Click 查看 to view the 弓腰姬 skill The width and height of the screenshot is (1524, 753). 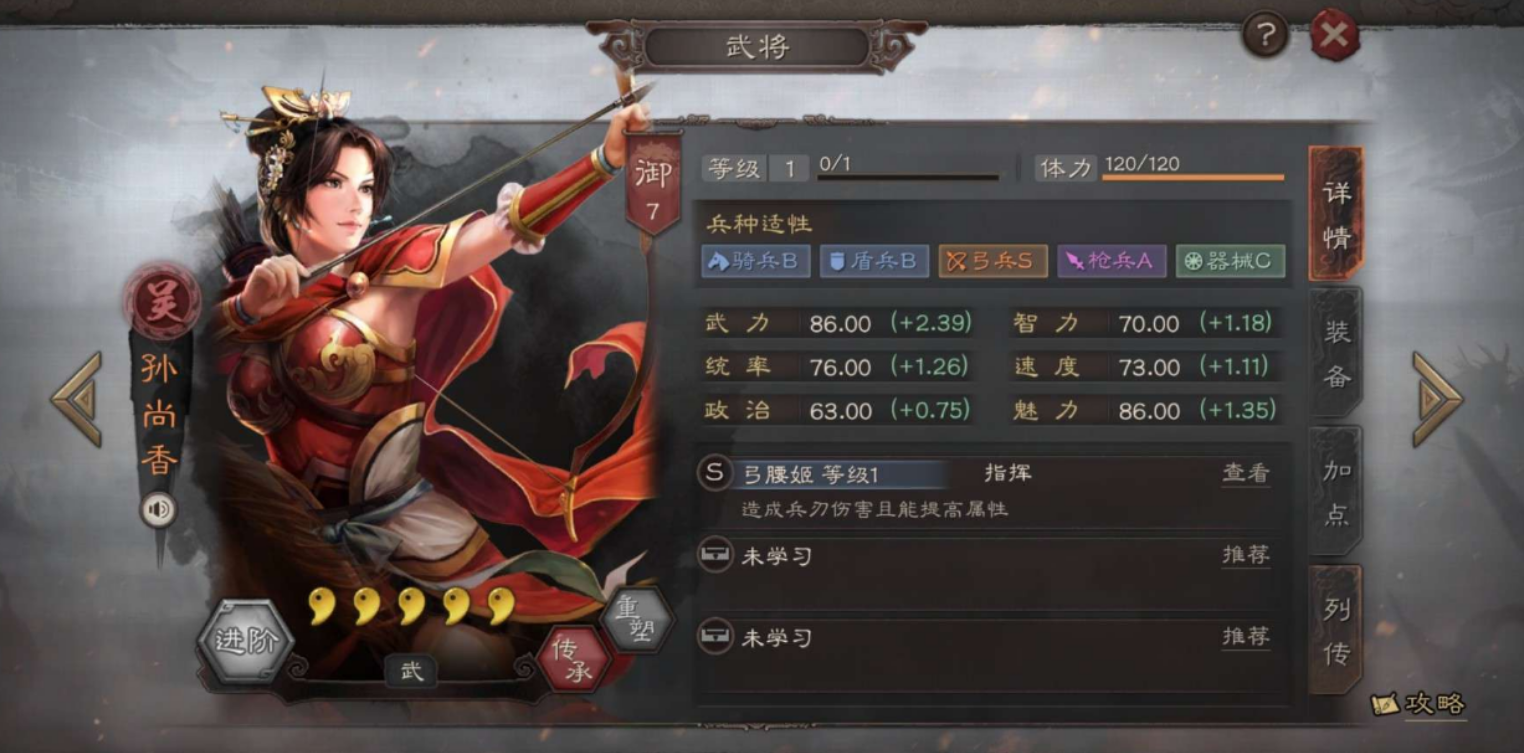[x=1244, y=473]
